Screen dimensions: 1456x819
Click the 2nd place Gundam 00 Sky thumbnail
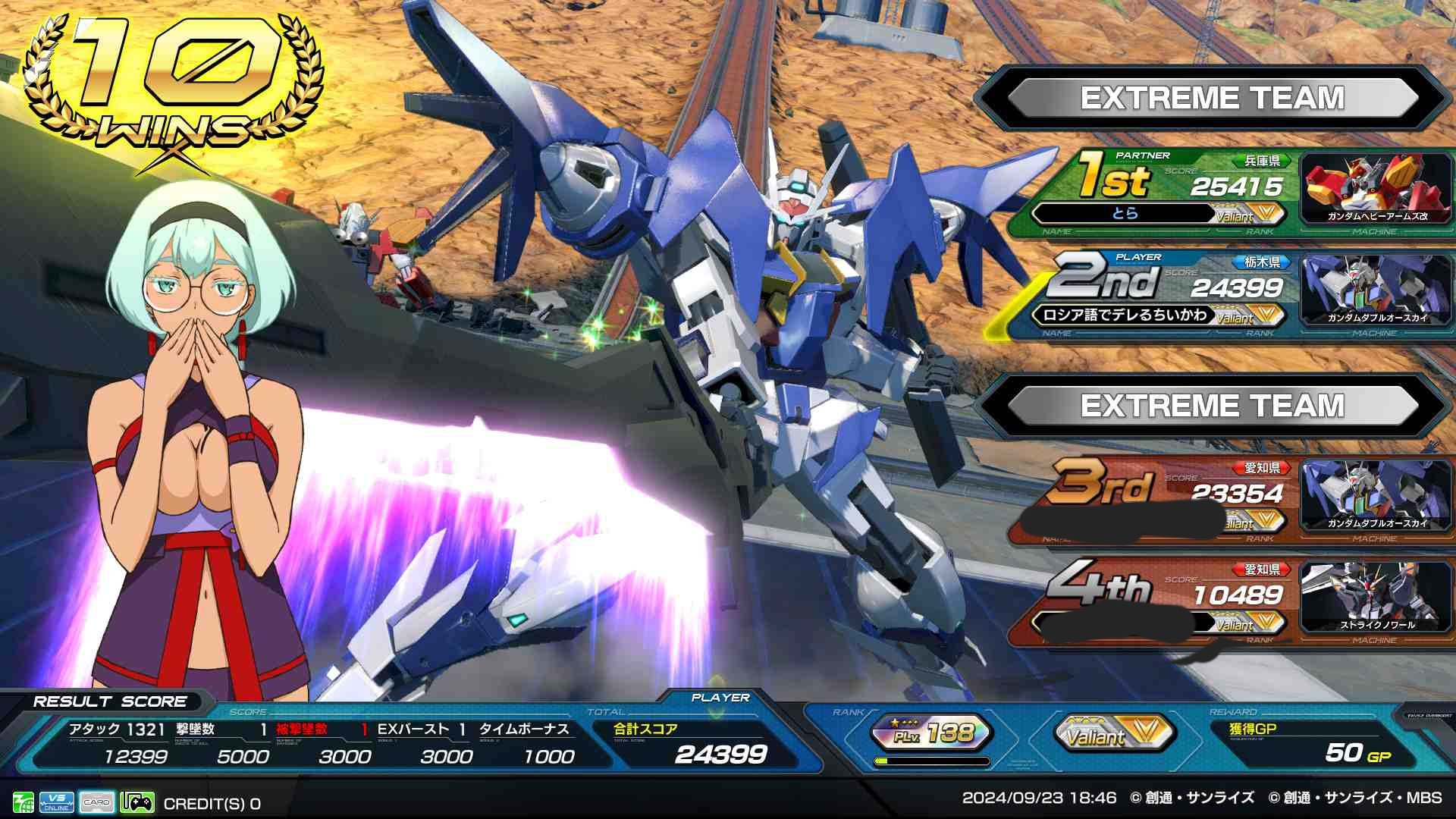(1376, 290)
